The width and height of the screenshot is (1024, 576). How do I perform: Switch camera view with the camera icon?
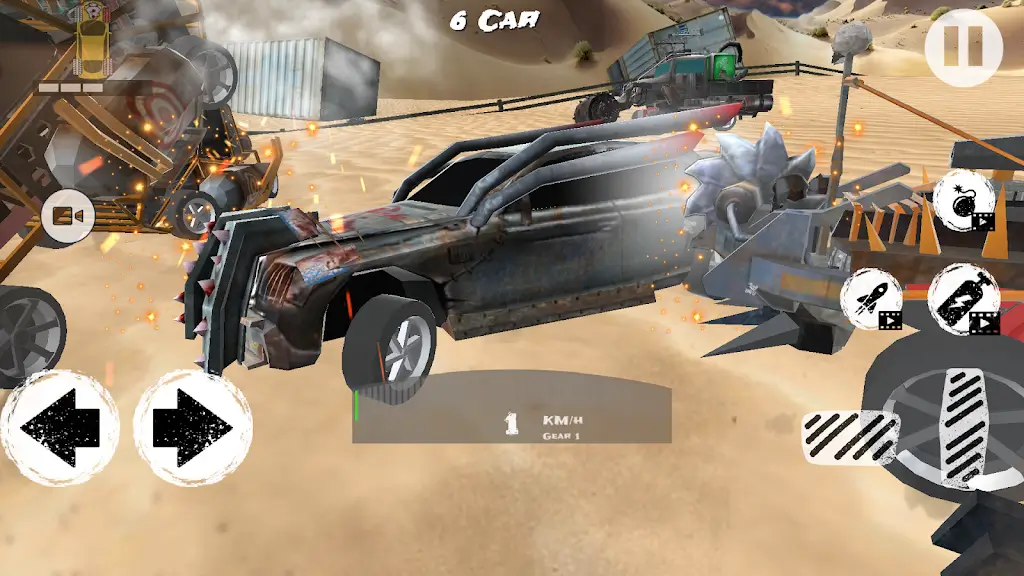point(68,216)
